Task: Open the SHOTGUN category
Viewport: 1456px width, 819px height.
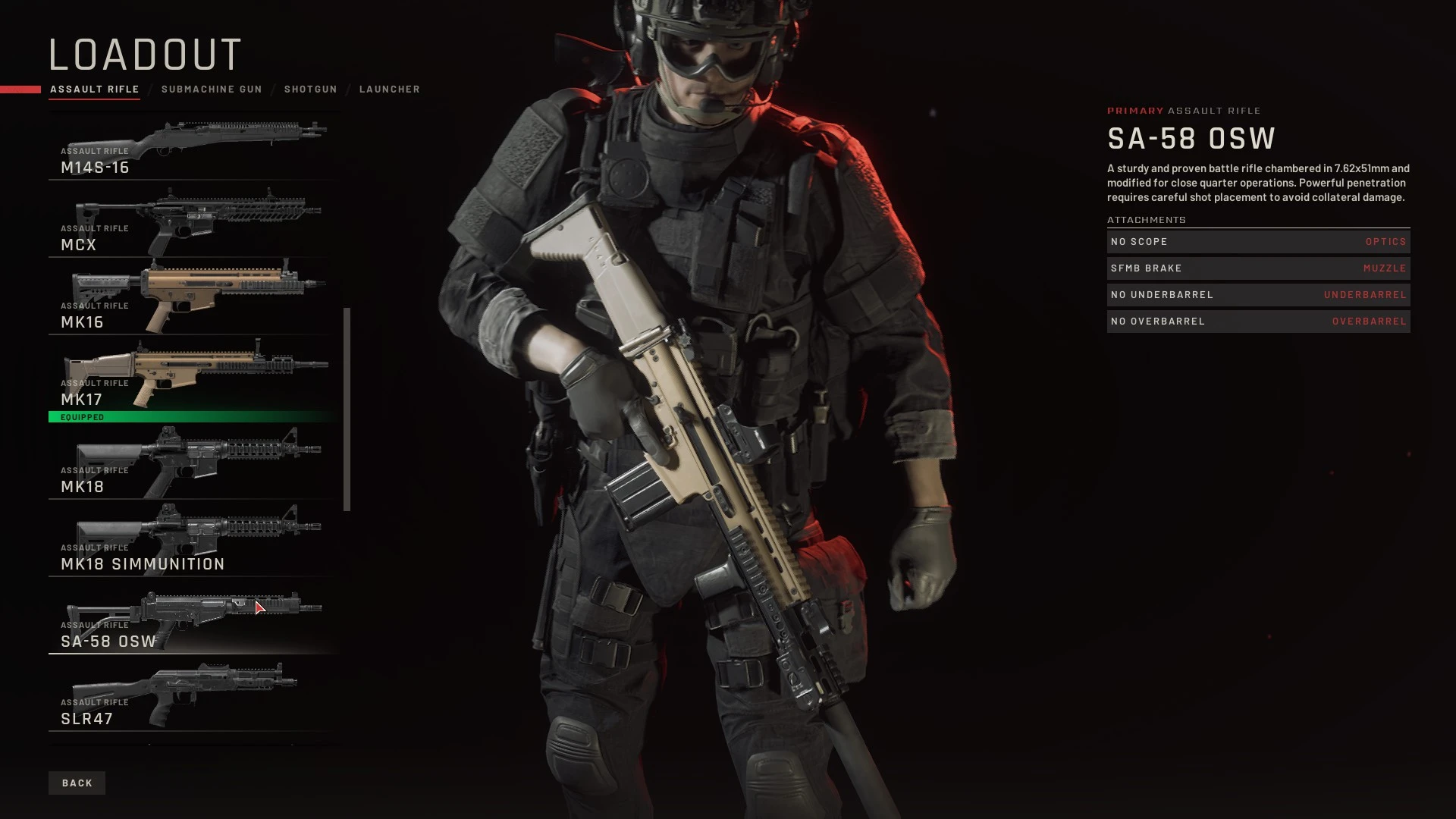Action: (x=311, y=89)
